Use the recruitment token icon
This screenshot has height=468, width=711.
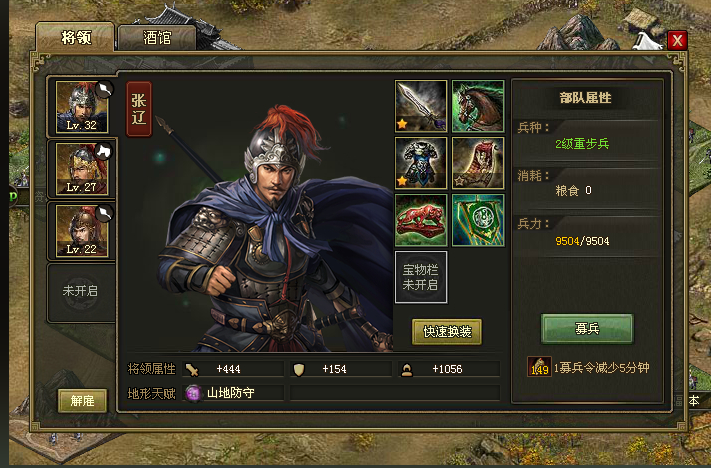[539, 368]
